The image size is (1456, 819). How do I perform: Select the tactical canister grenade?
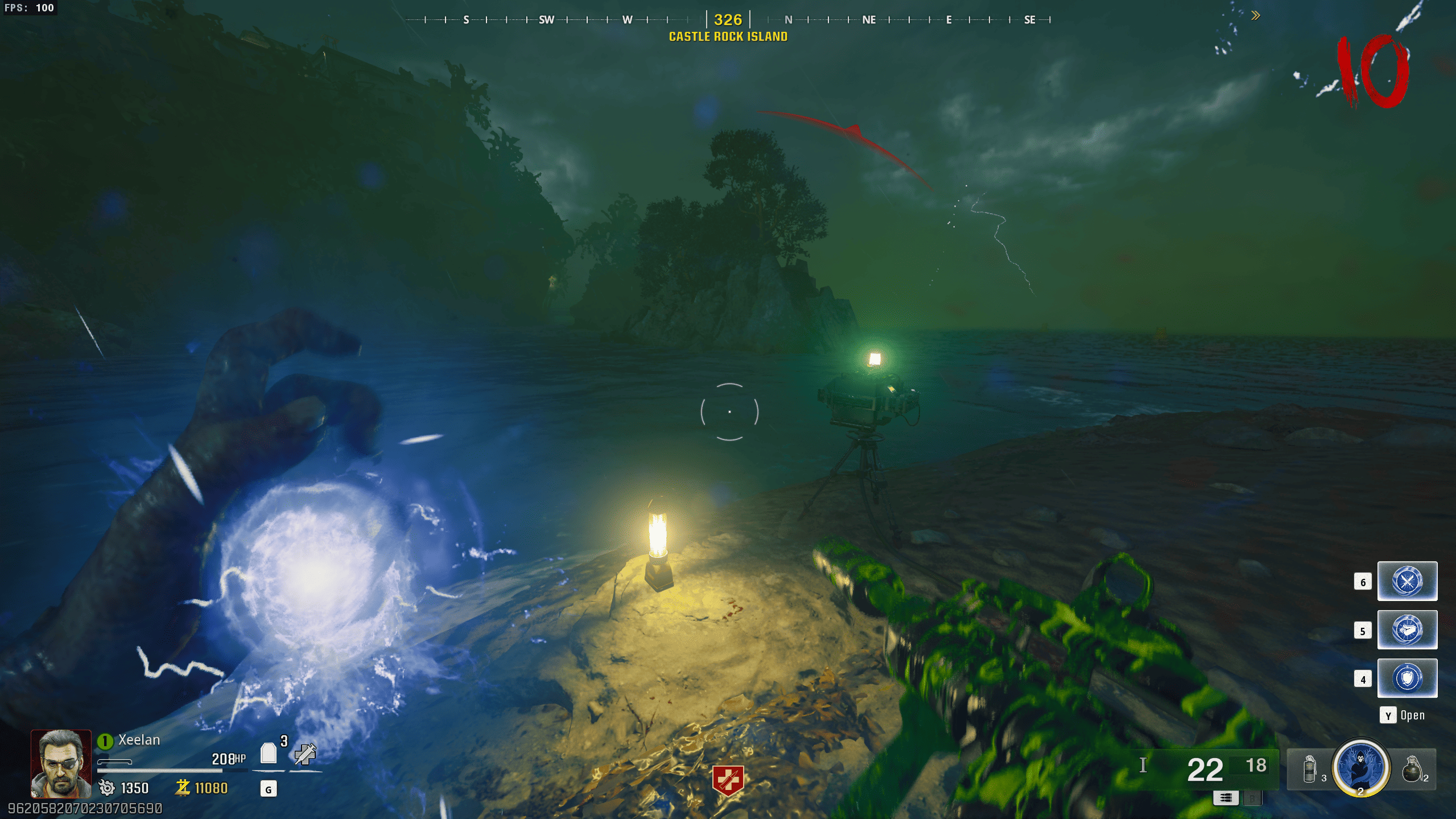click(1309, 769)
